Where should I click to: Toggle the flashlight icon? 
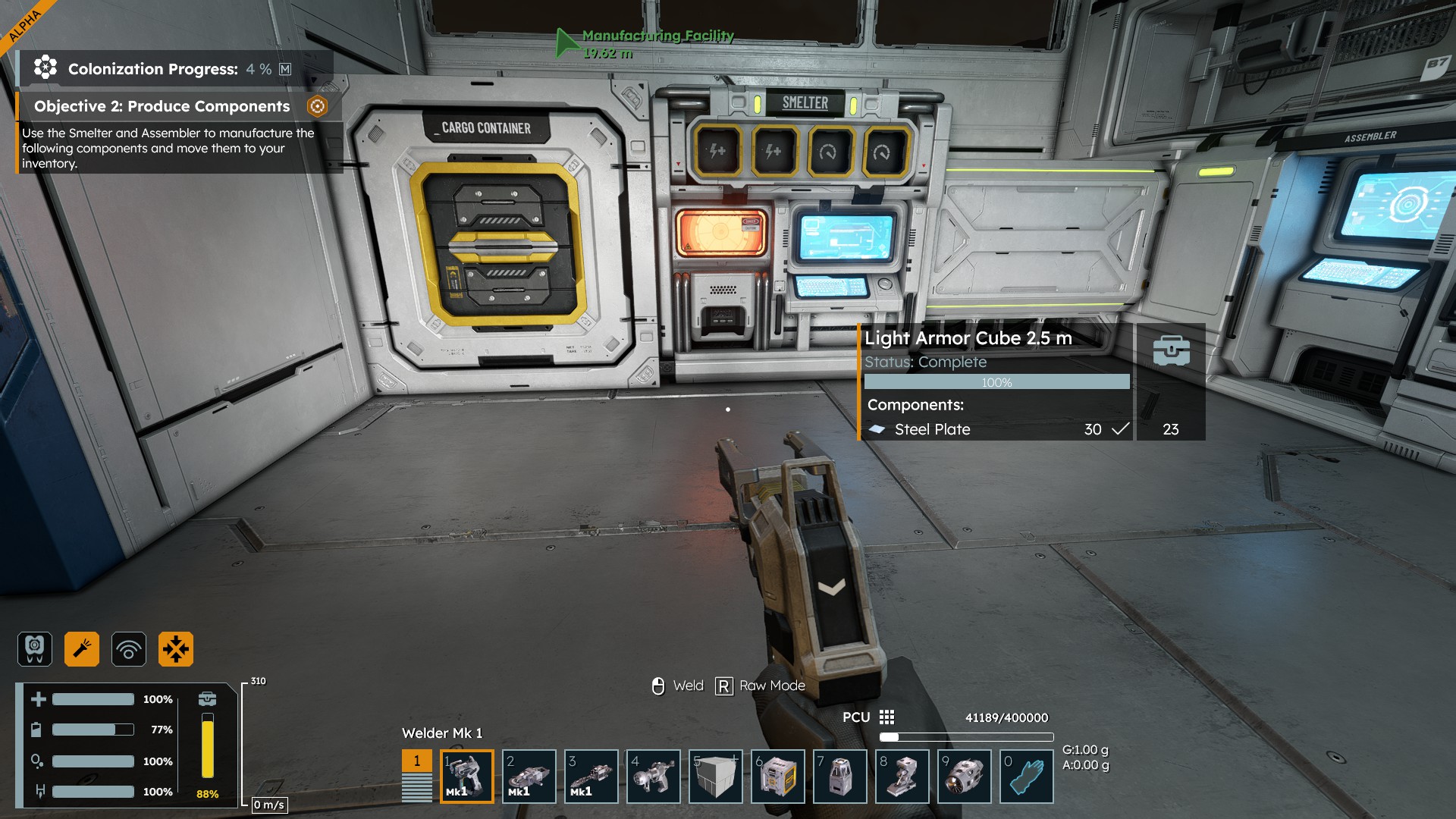(82, 649)
